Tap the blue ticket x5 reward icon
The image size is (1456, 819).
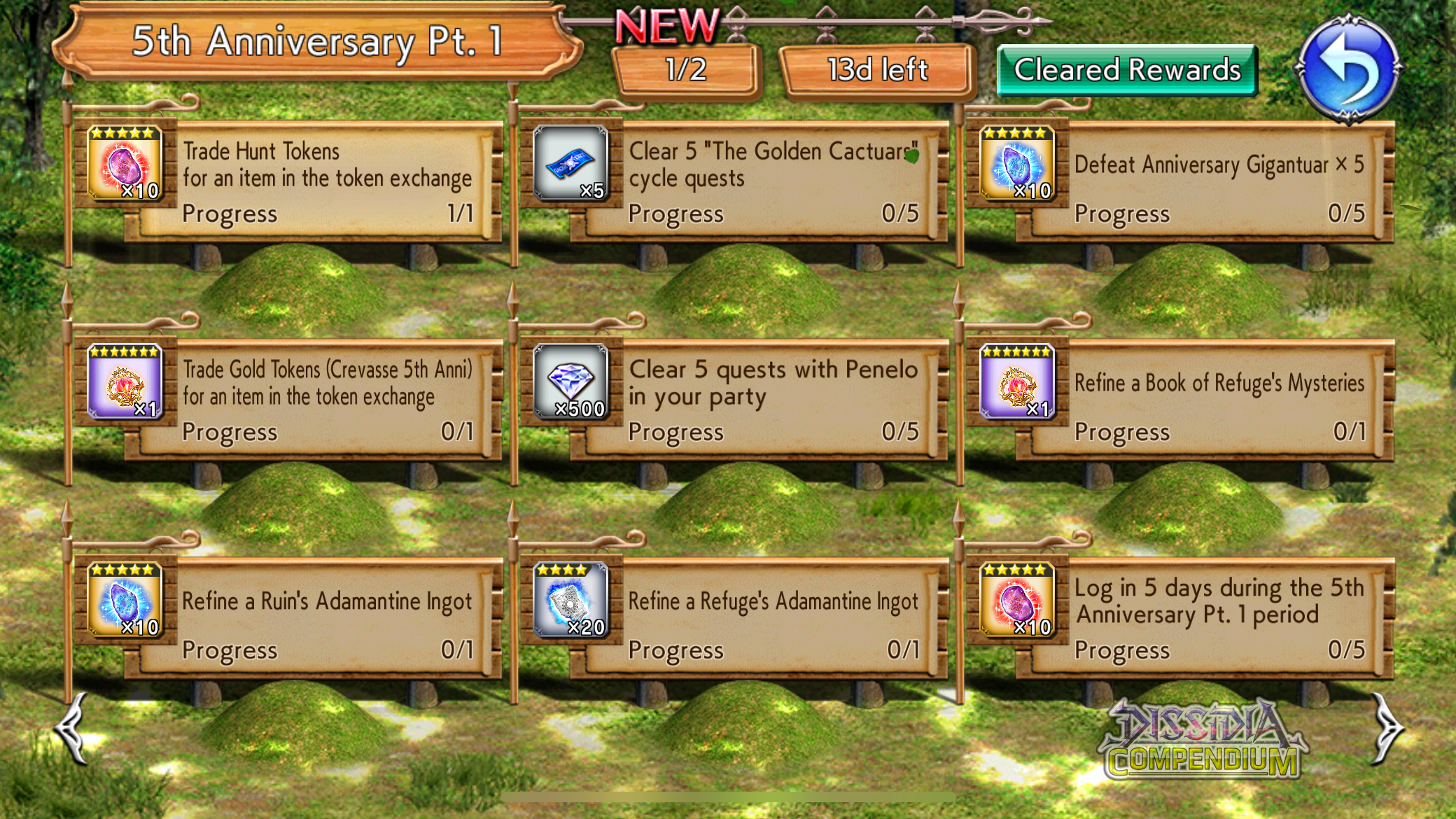[x=571, y=164]
